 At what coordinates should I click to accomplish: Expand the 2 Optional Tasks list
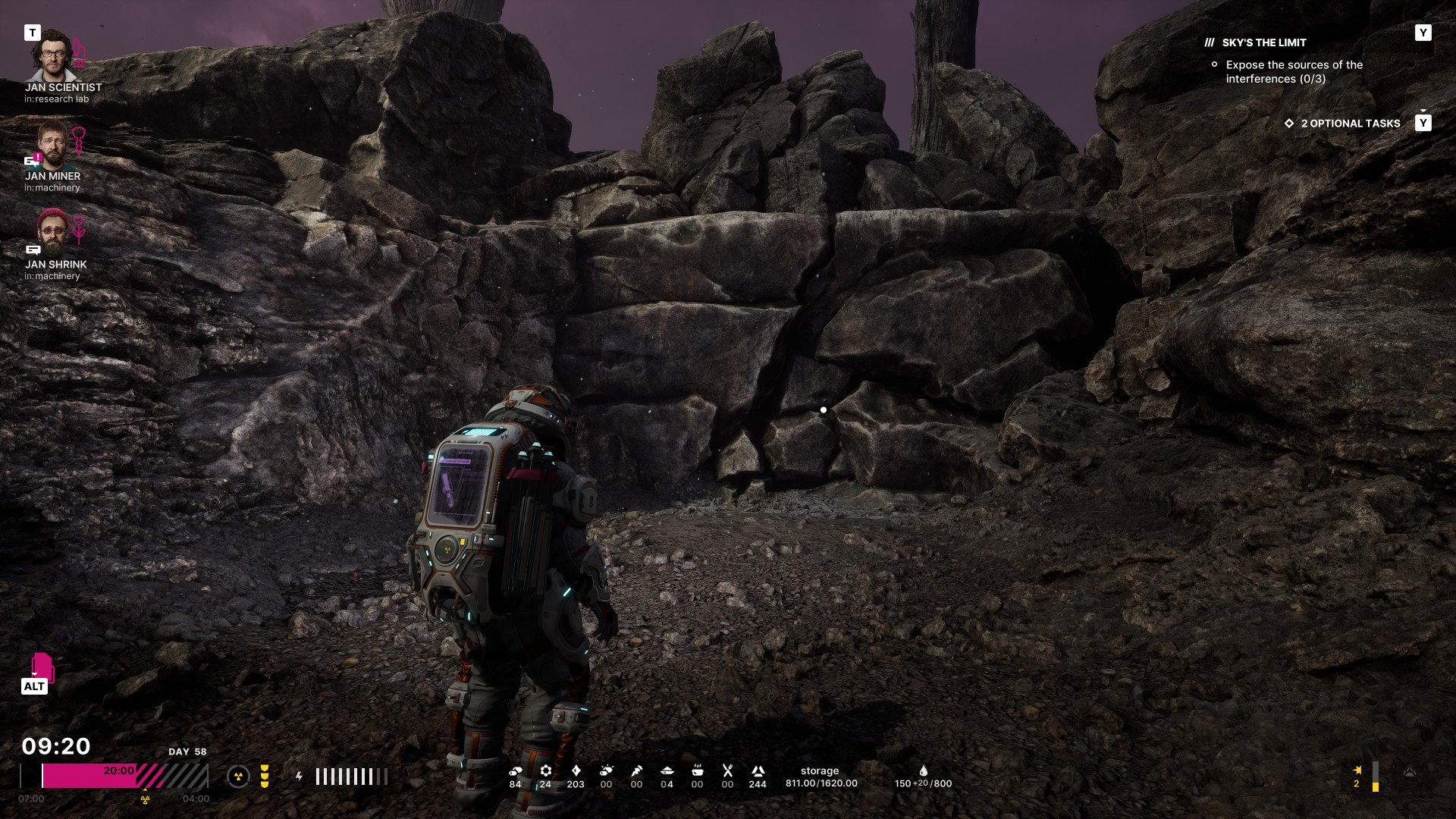(1350, 124)
